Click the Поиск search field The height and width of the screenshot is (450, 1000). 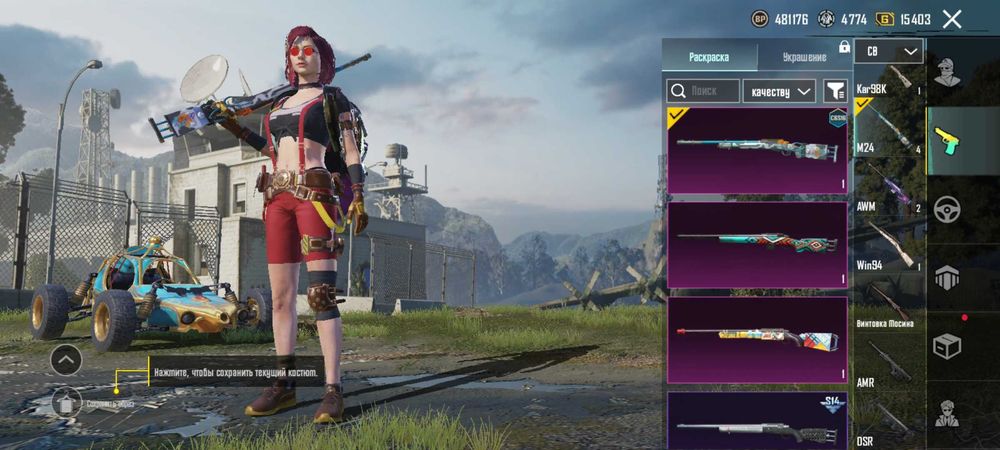[x=704, y=91]
